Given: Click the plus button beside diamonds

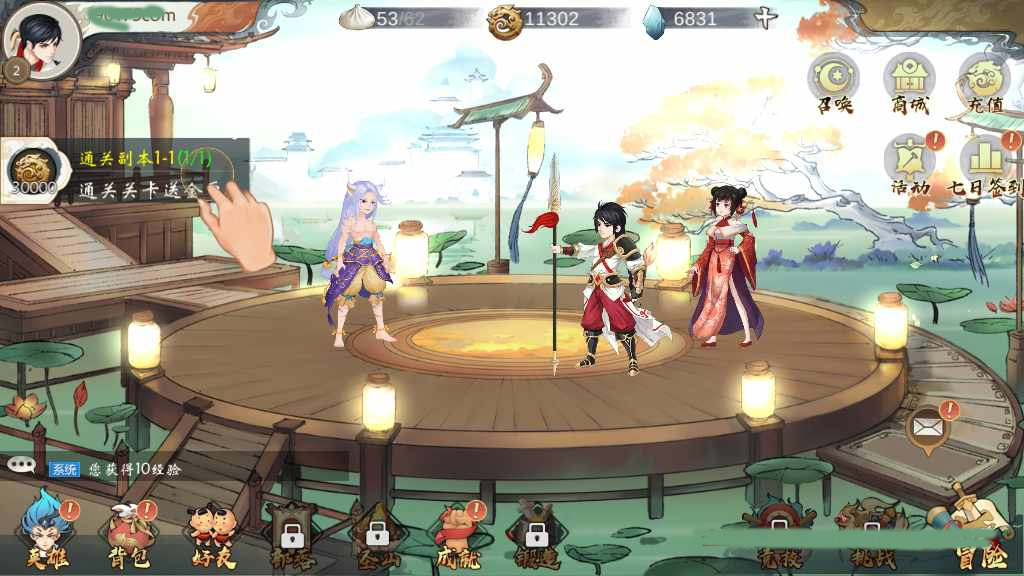Looking at the screenshot, I should click(x=764, y=18).
